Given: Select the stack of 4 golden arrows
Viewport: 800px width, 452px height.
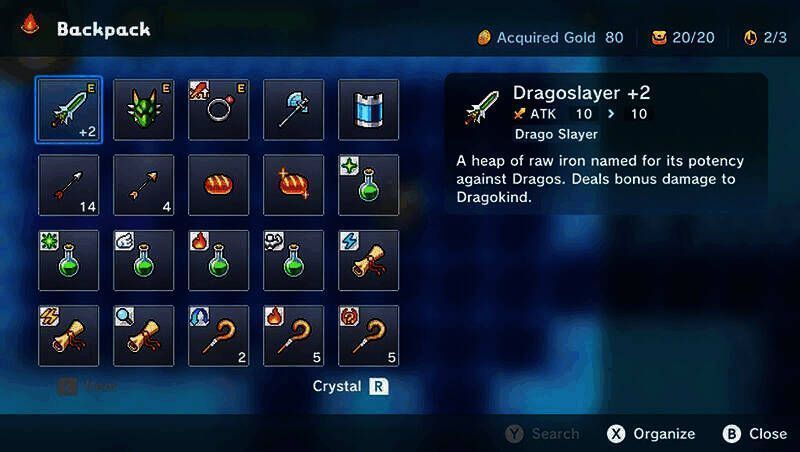Looking at the screenshot, I should click(143, 185).
